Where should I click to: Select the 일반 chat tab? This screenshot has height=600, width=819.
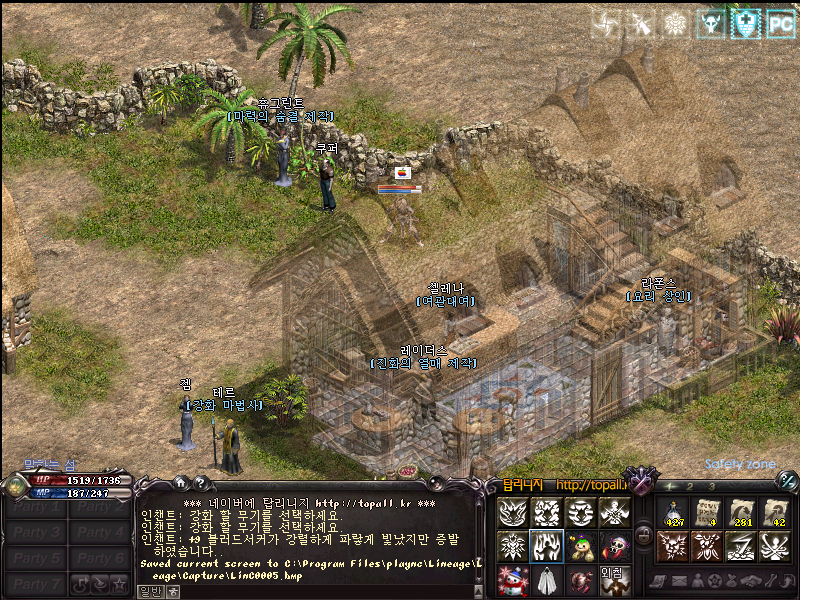[149, 591]
